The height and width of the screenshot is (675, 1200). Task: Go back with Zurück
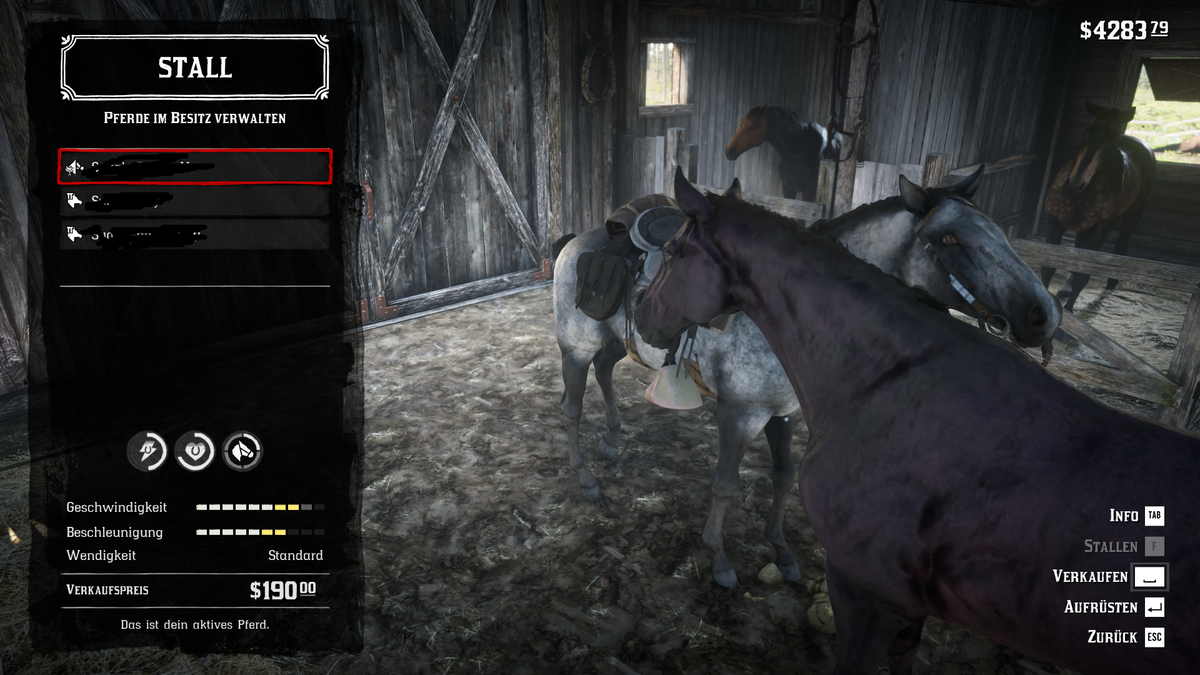[1112, 637]
